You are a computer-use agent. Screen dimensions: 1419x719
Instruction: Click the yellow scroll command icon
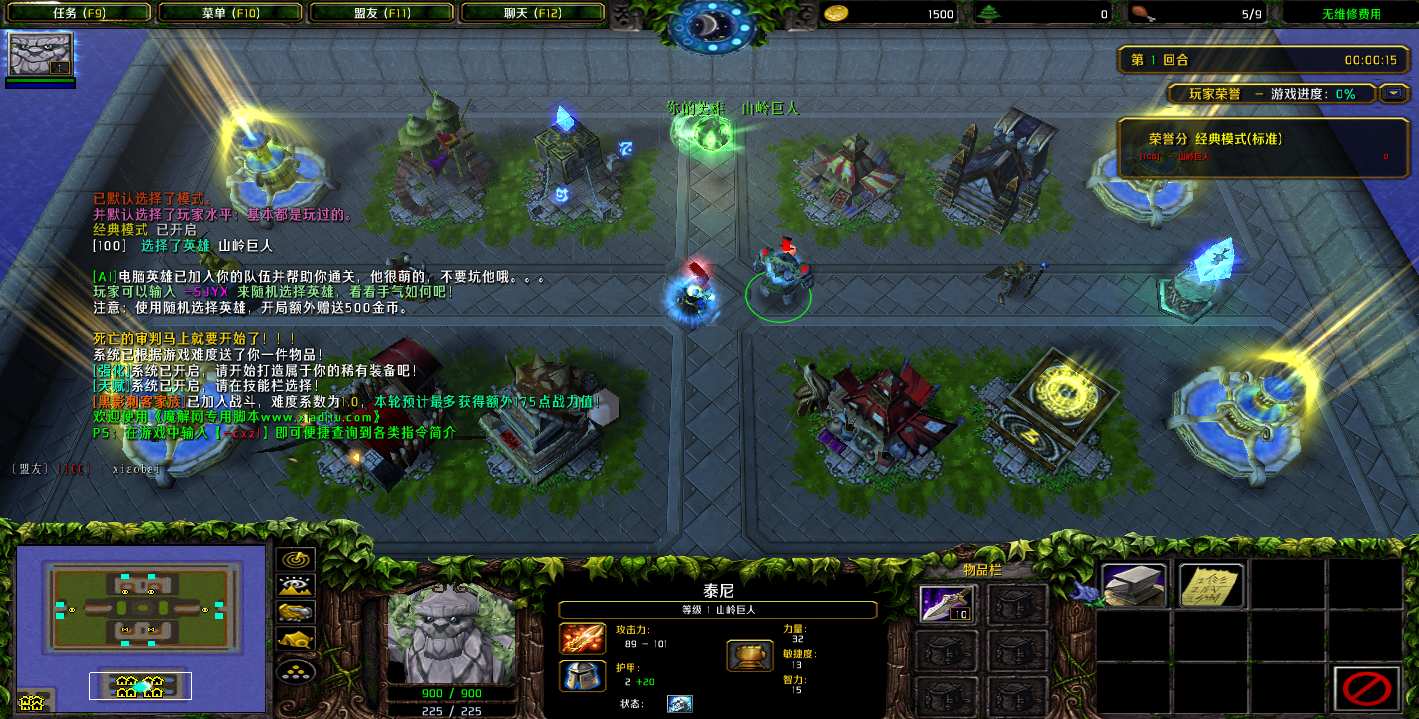click(1211, 585)
